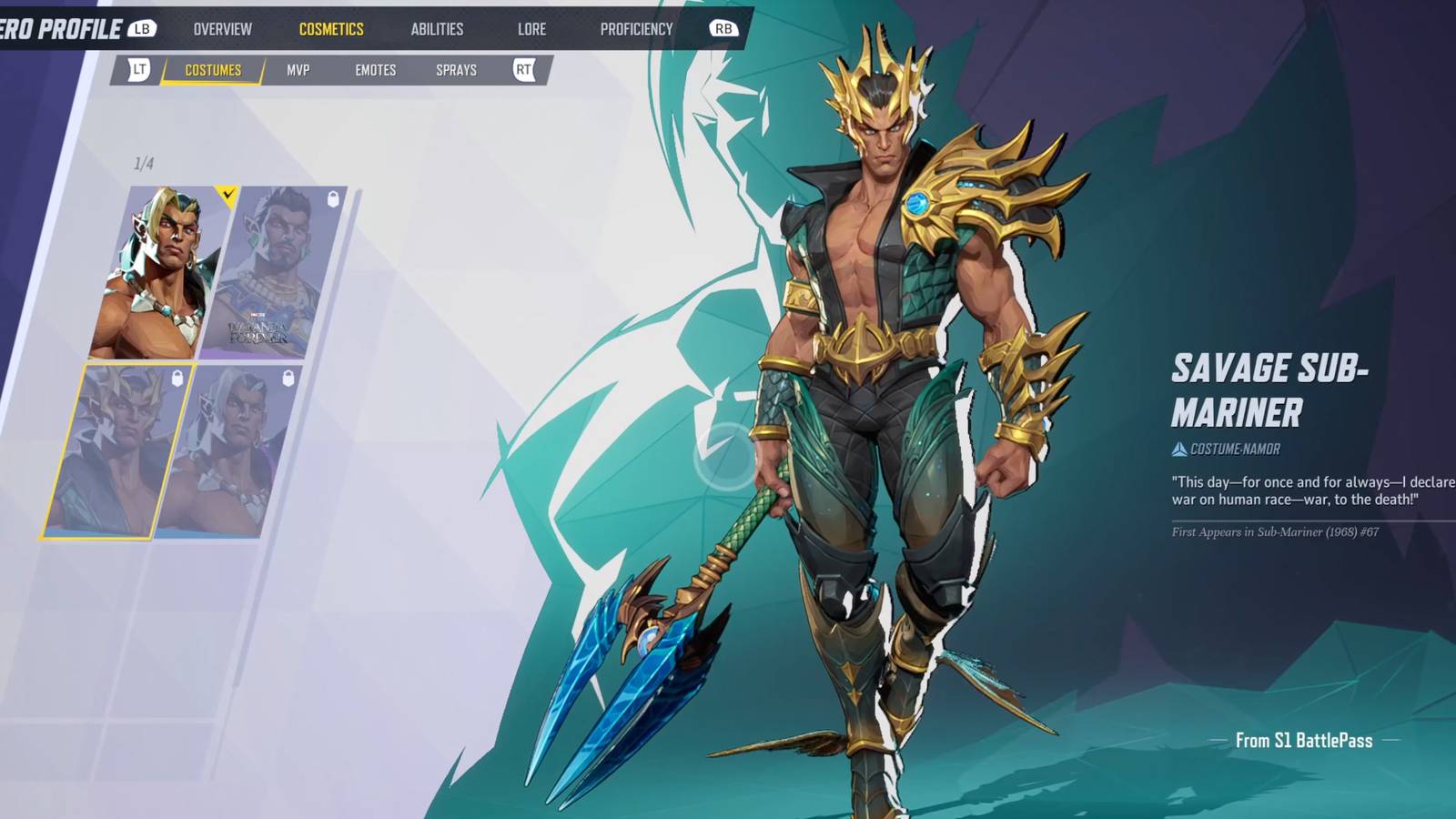The width and height of the screenshot is (1456, 819).
Task: Pick the highlighted Savage Sub-Mariner costume thumbnail
Action: pyautogui.click(x=116, y=452)
